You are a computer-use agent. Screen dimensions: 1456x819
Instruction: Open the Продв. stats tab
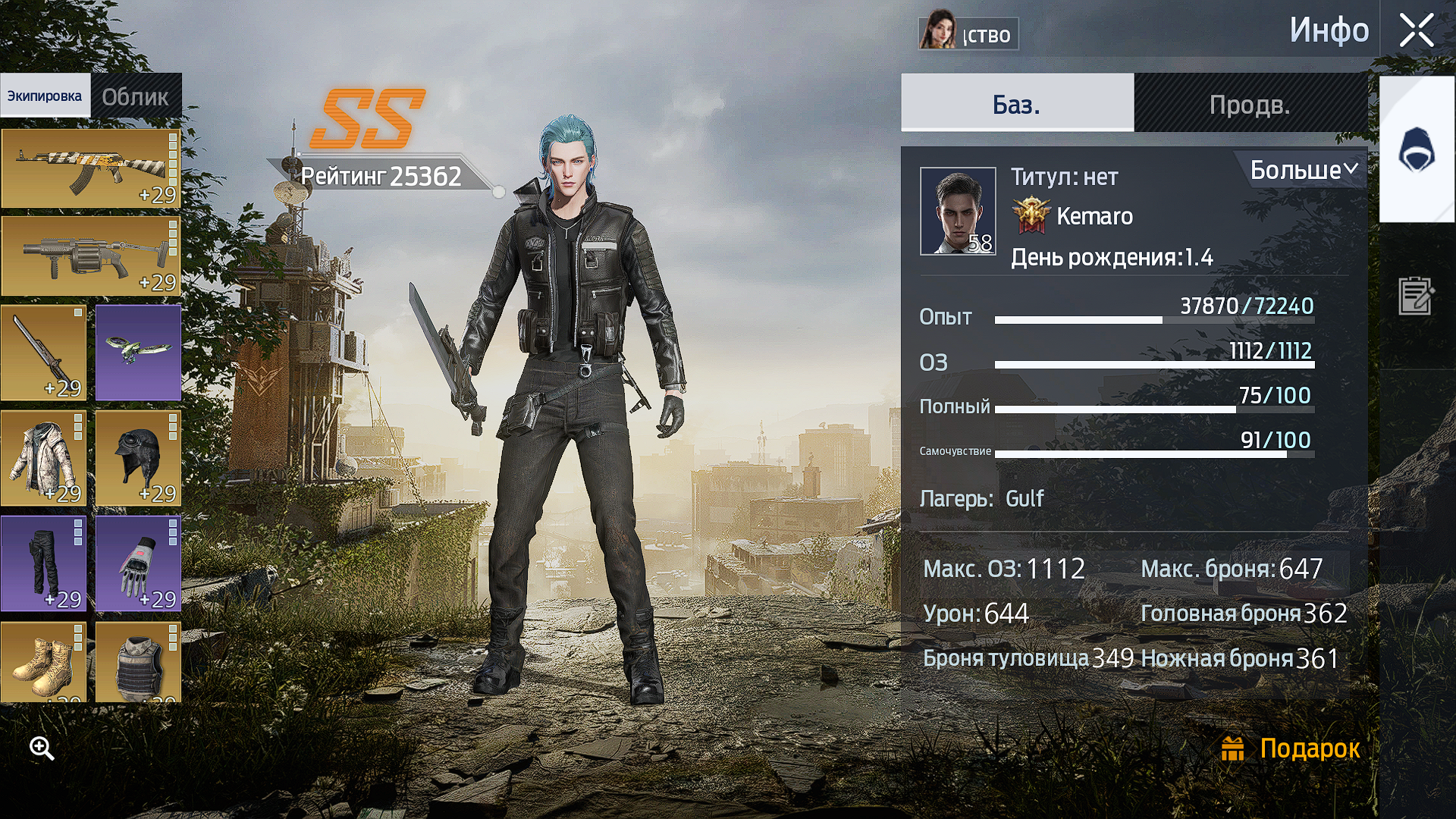point(1250,104)
